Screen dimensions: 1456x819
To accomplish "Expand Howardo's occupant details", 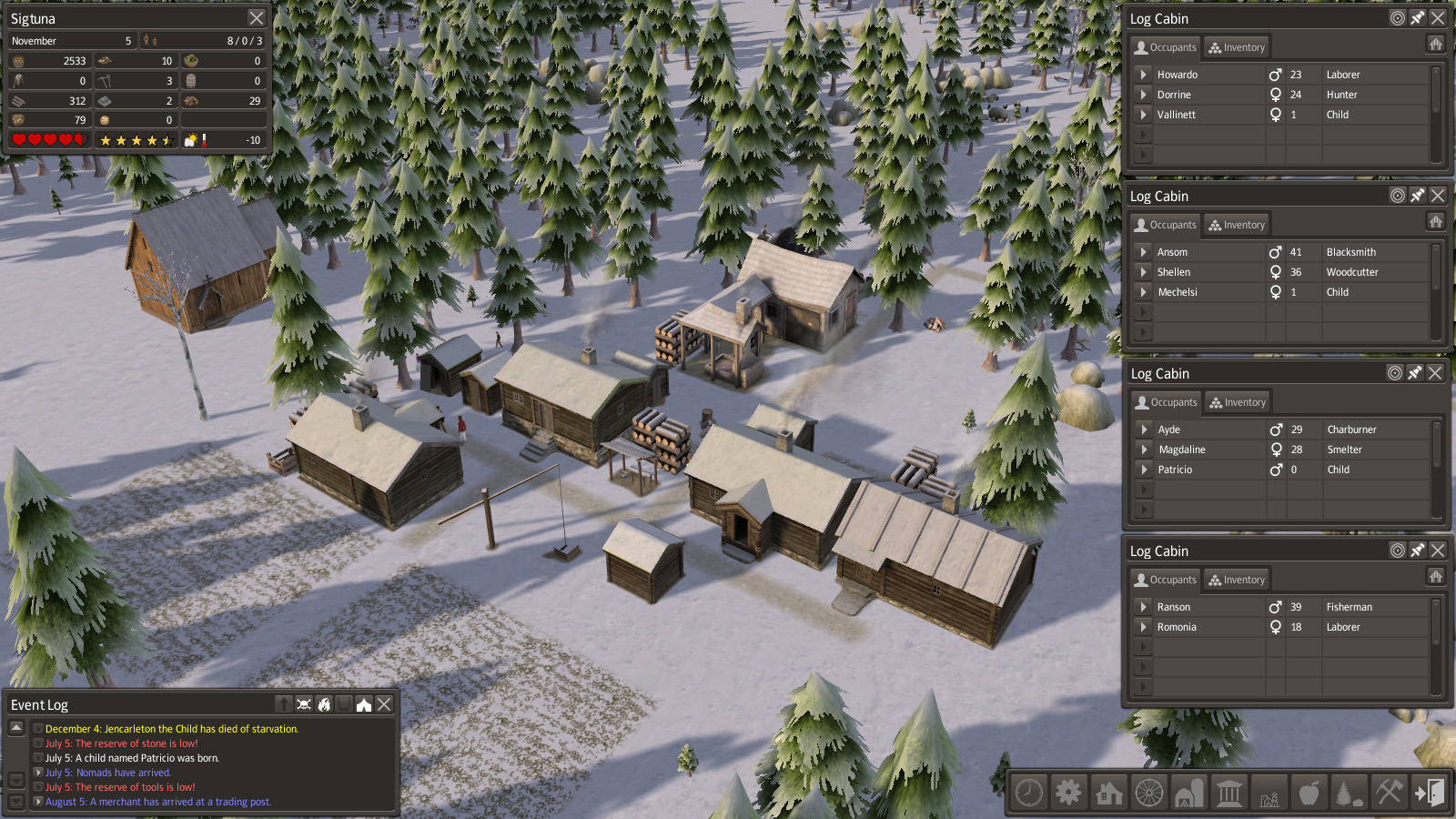I will [1144, 75].
